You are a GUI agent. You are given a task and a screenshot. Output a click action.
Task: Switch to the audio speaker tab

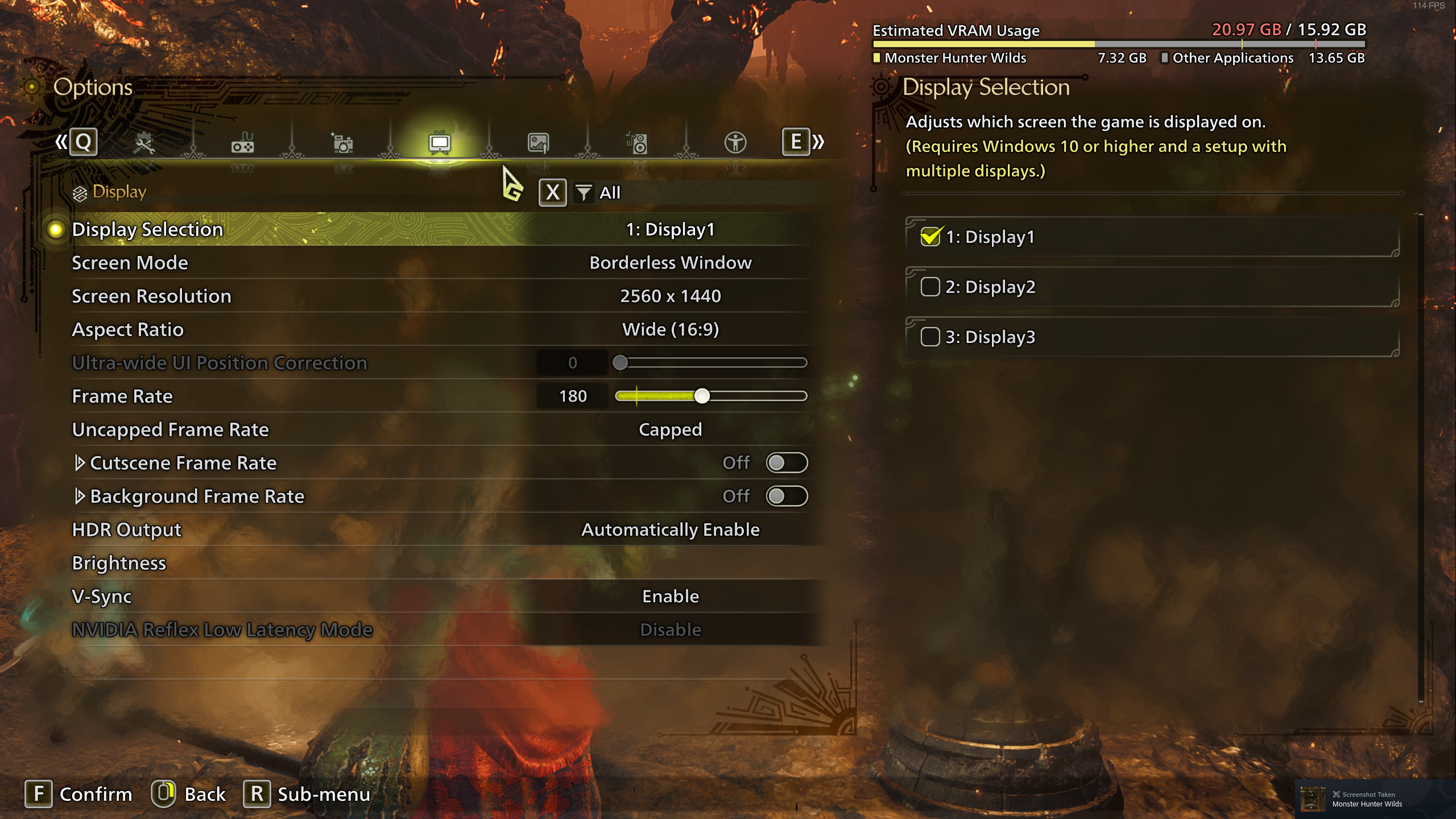[637, 143]
